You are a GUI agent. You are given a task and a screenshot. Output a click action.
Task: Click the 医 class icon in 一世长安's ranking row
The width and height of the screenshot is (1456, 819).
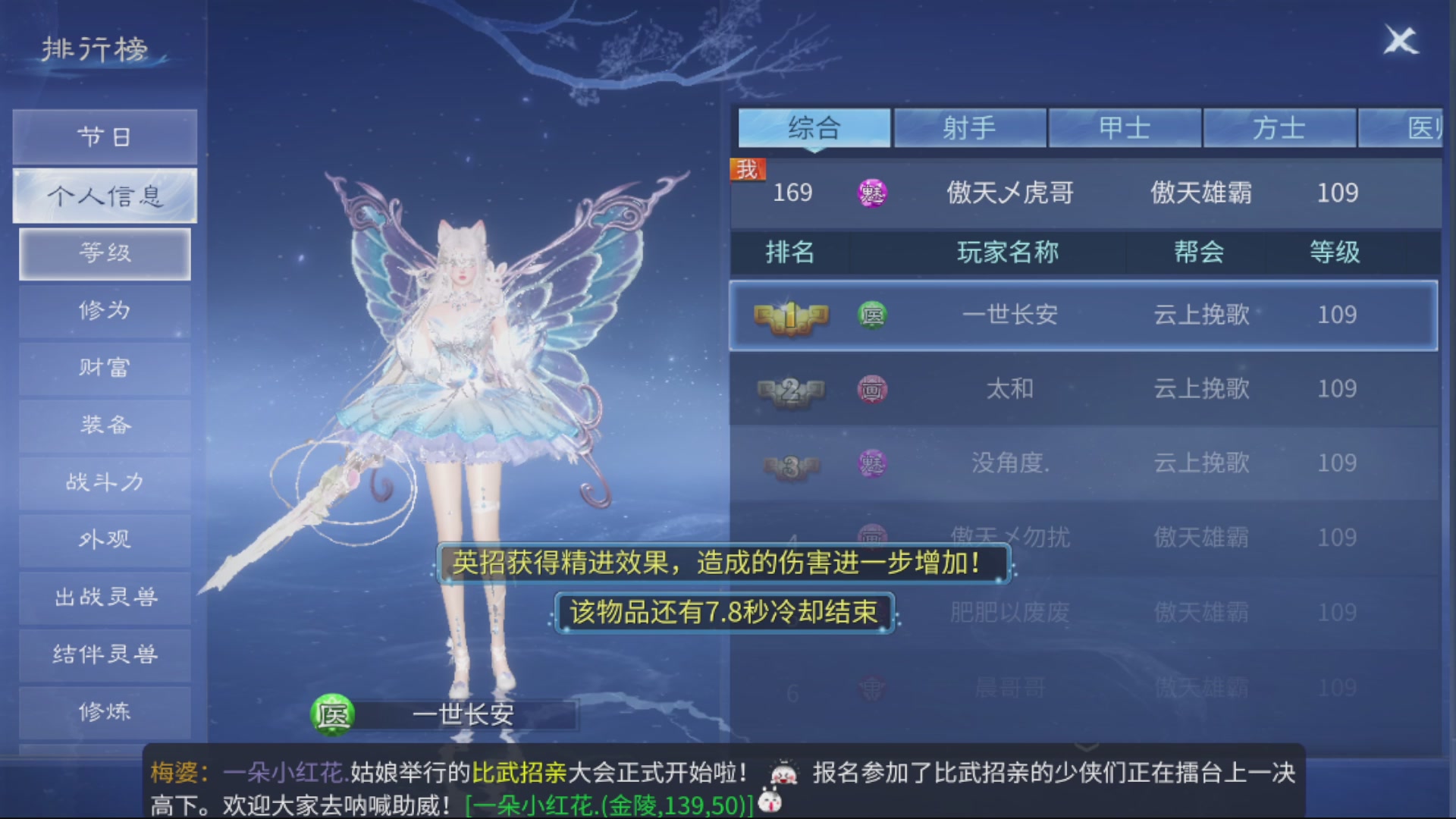click(874, 315)
